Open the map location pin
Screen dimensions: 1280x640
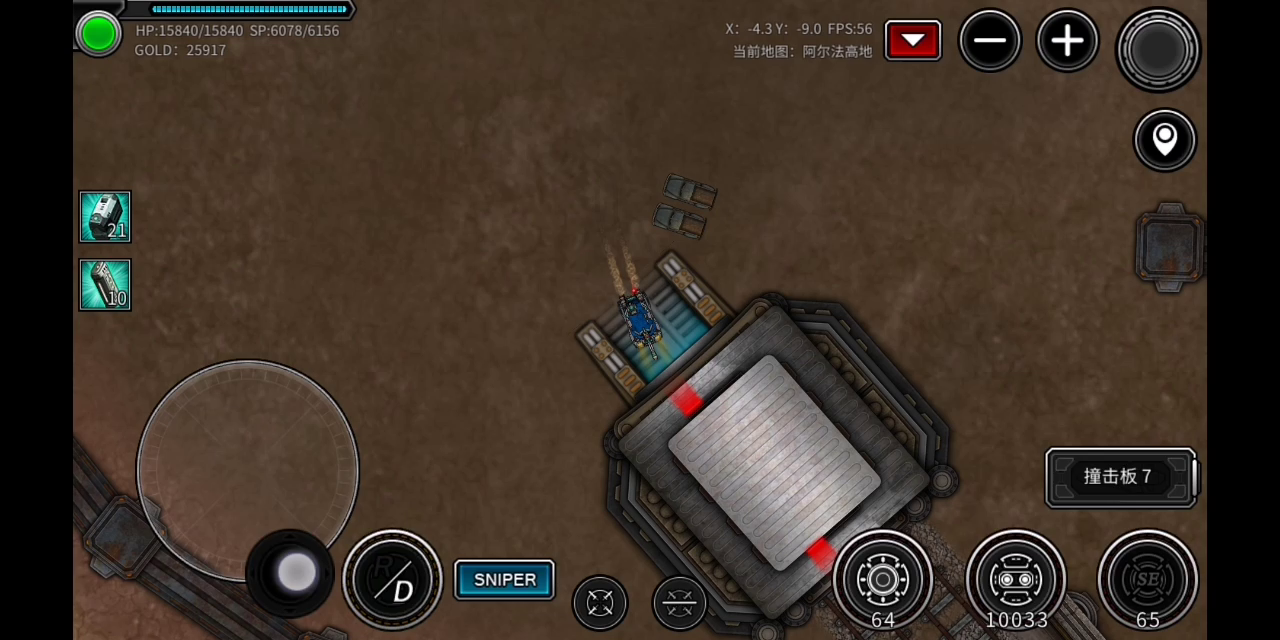click(x=1165, y=140)
